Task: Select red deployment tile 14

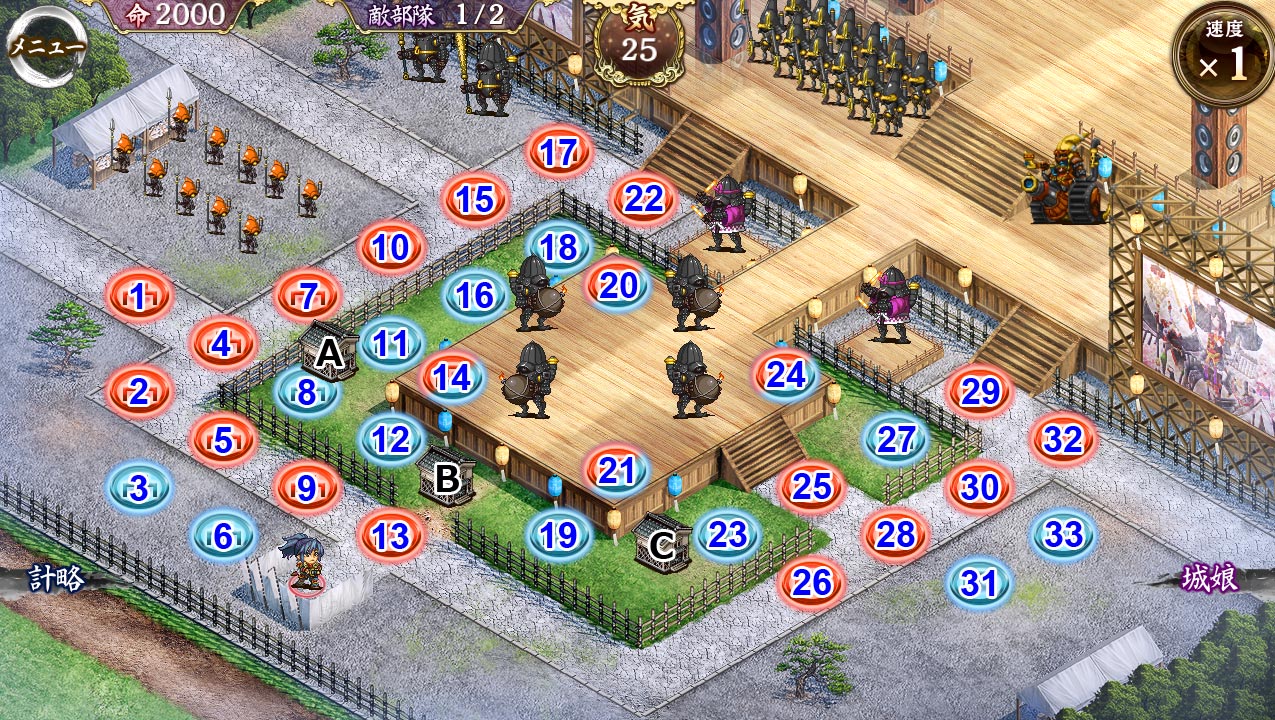Action: pyautogui.click(x=452, y=377)
